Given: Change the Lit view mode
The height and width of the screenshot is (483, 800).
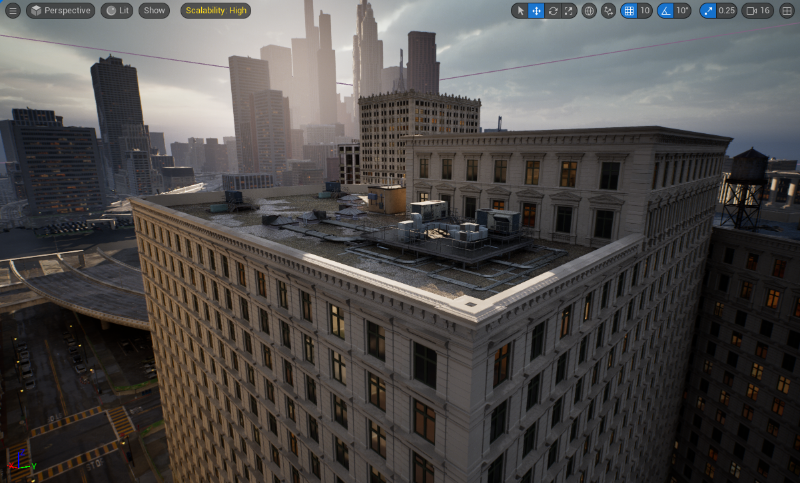Looking at the screenshot, I should pos(117,11).
